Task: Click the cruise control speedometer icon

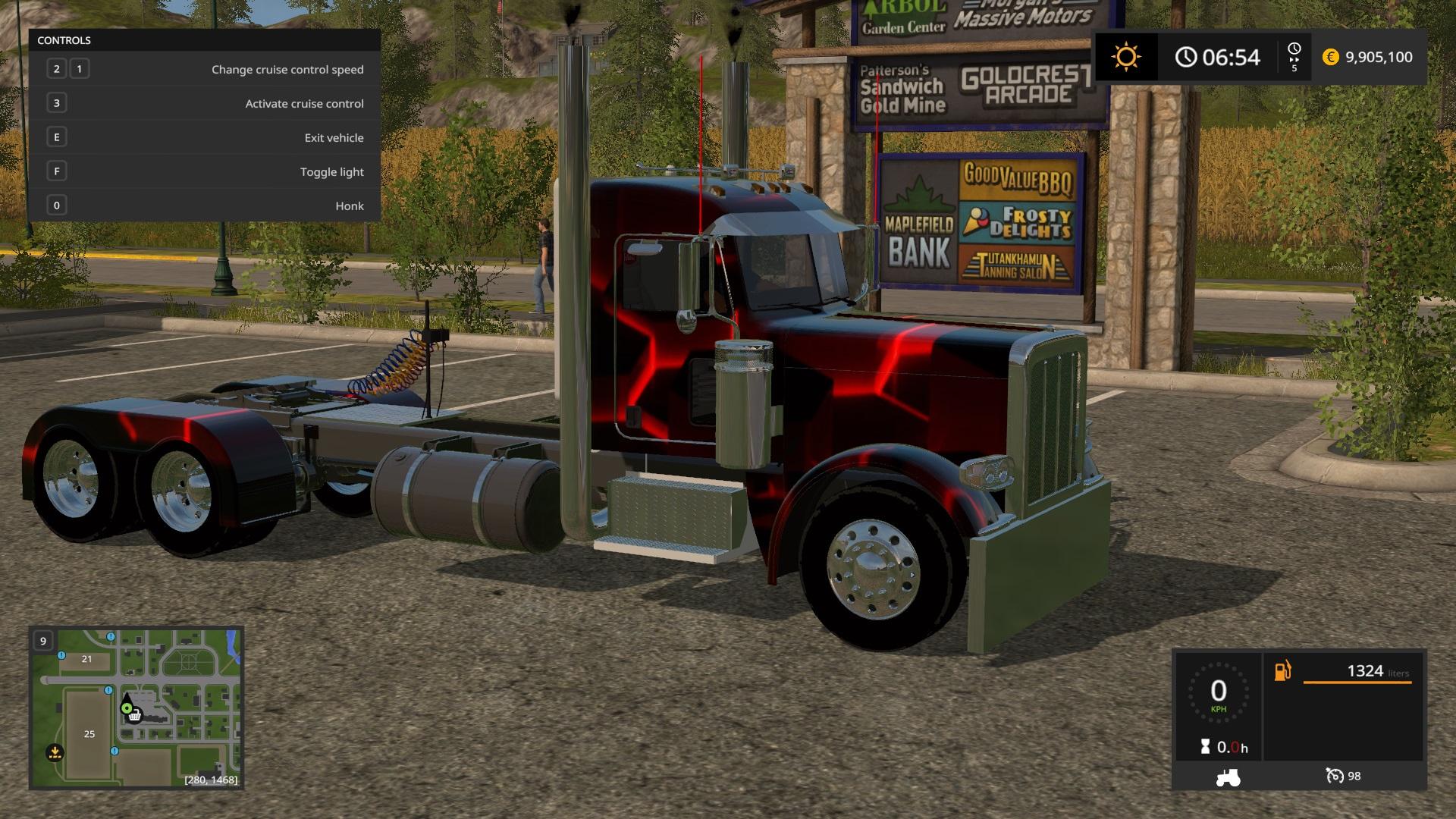Action: pyautogui.click(x=1334, y=776)
